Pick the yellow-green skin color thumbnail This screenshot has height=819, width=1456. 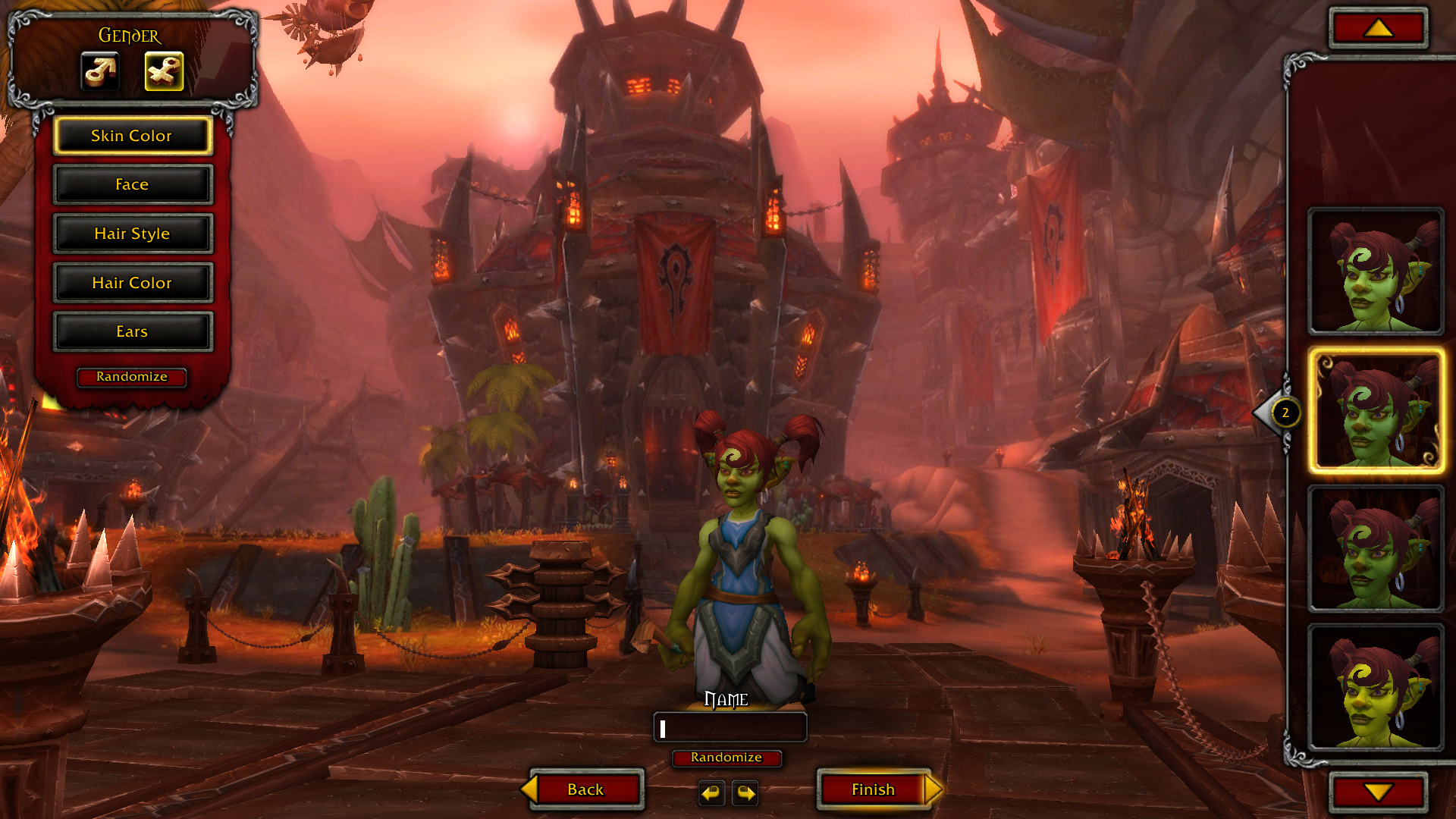(1376, 687)
